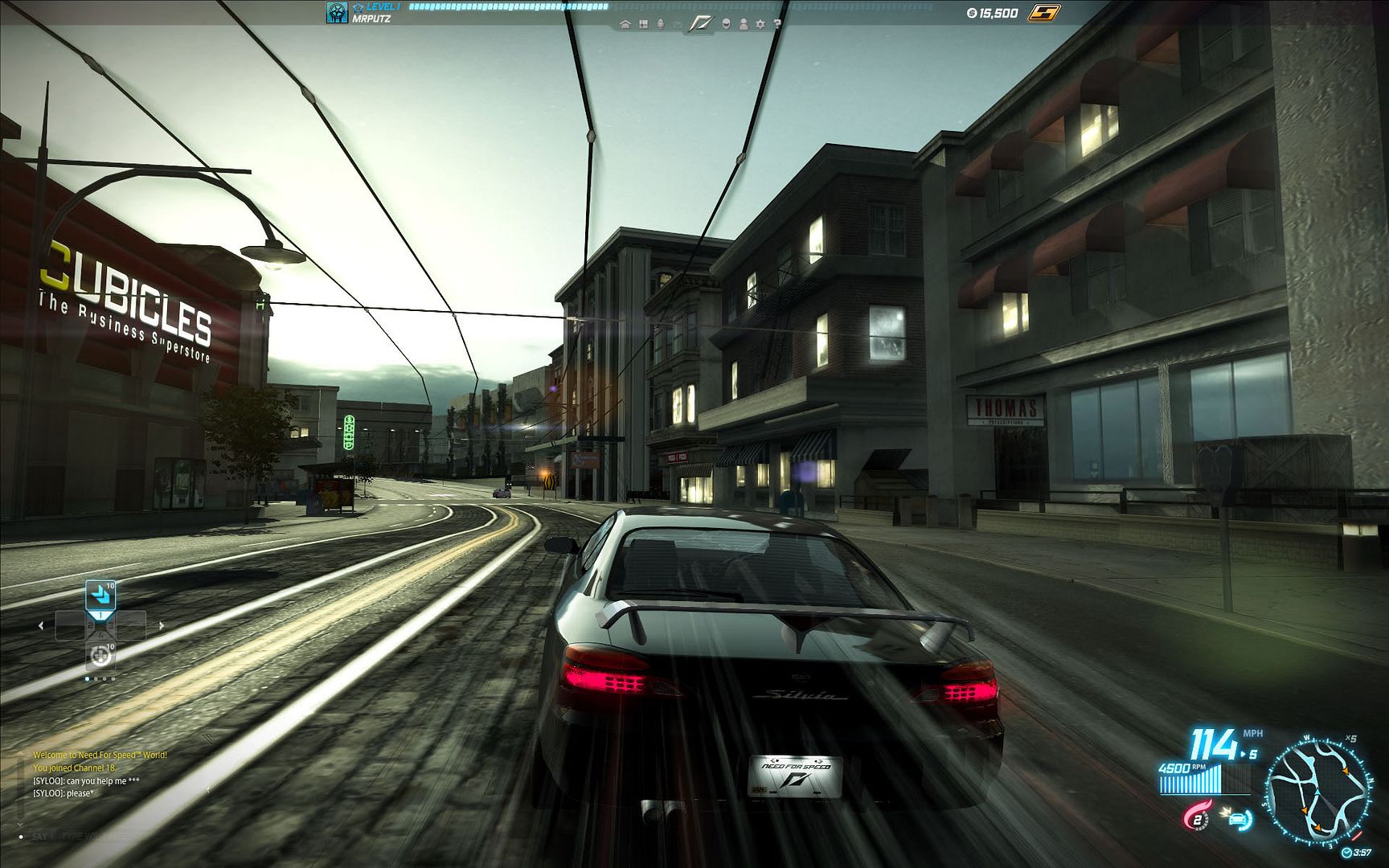The width and height of the screenshot is (1389, 868).
Task: Cycle powerups with the right arrow
Action: [x=161, y=625]
